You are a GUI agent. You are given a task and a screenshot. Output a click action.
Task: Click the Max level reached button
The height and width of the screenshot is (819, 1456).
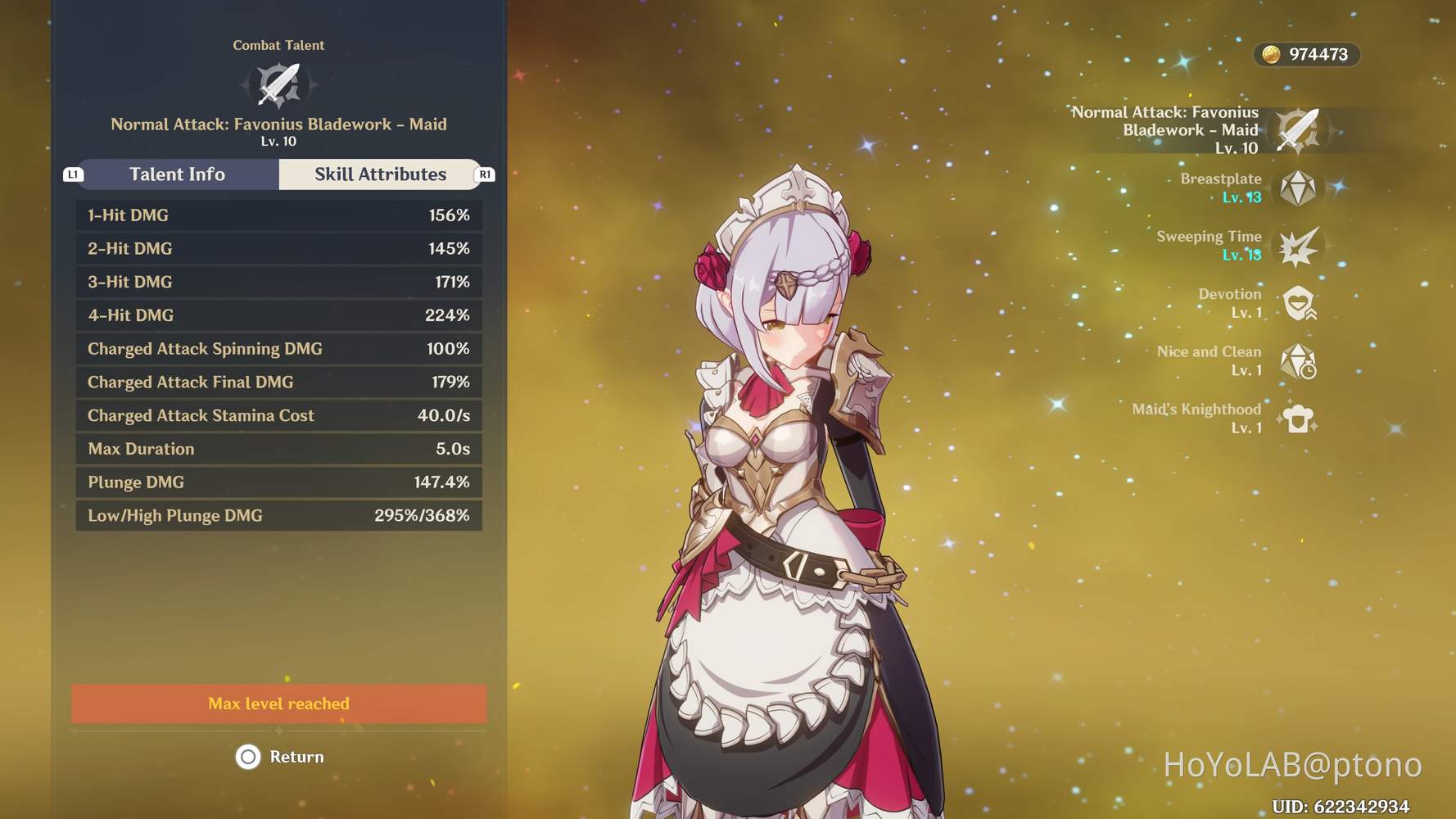tap(278, 703)
